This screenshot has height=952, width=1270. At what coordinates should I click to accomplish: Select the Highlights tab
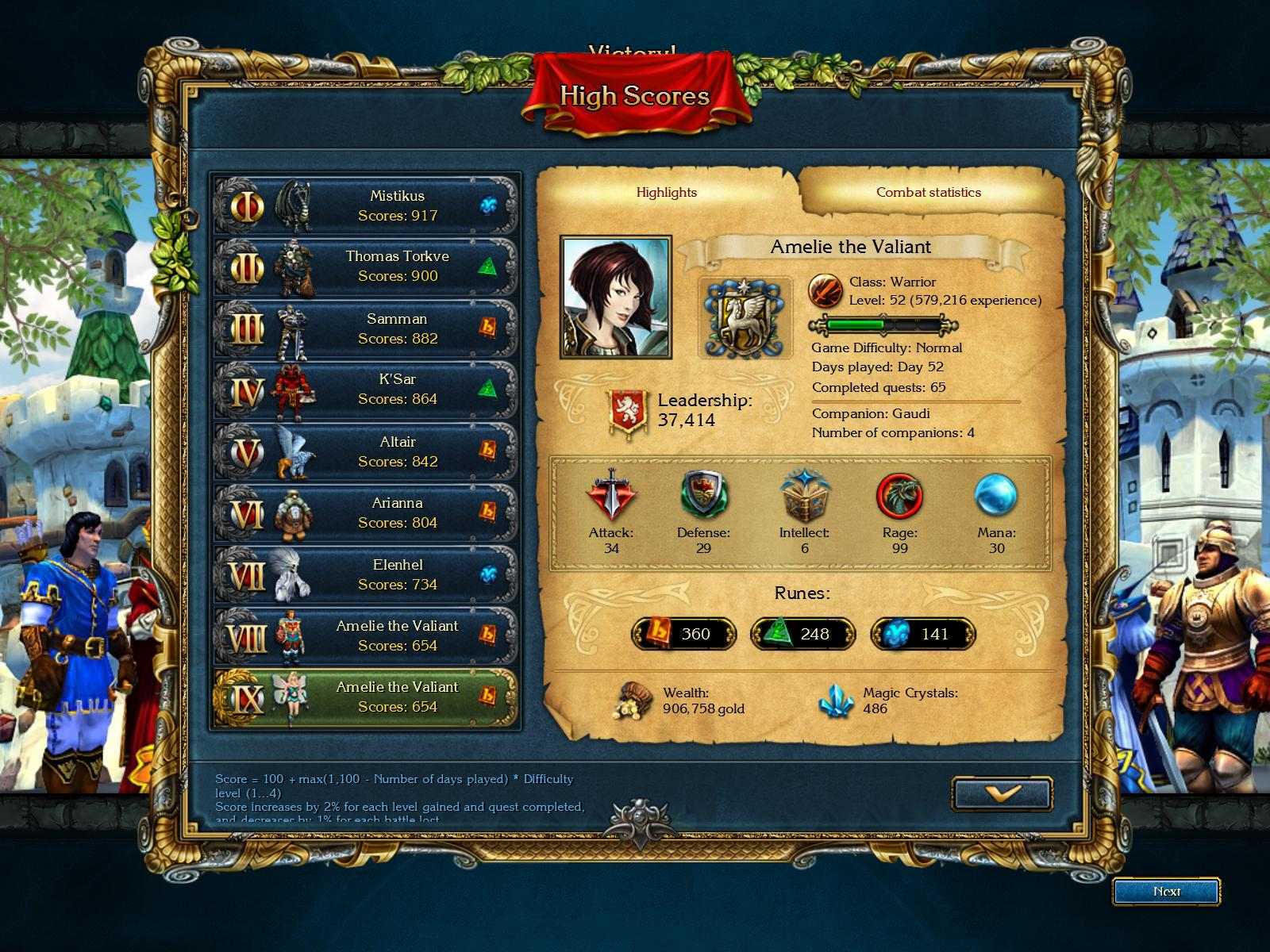(667, 192)
